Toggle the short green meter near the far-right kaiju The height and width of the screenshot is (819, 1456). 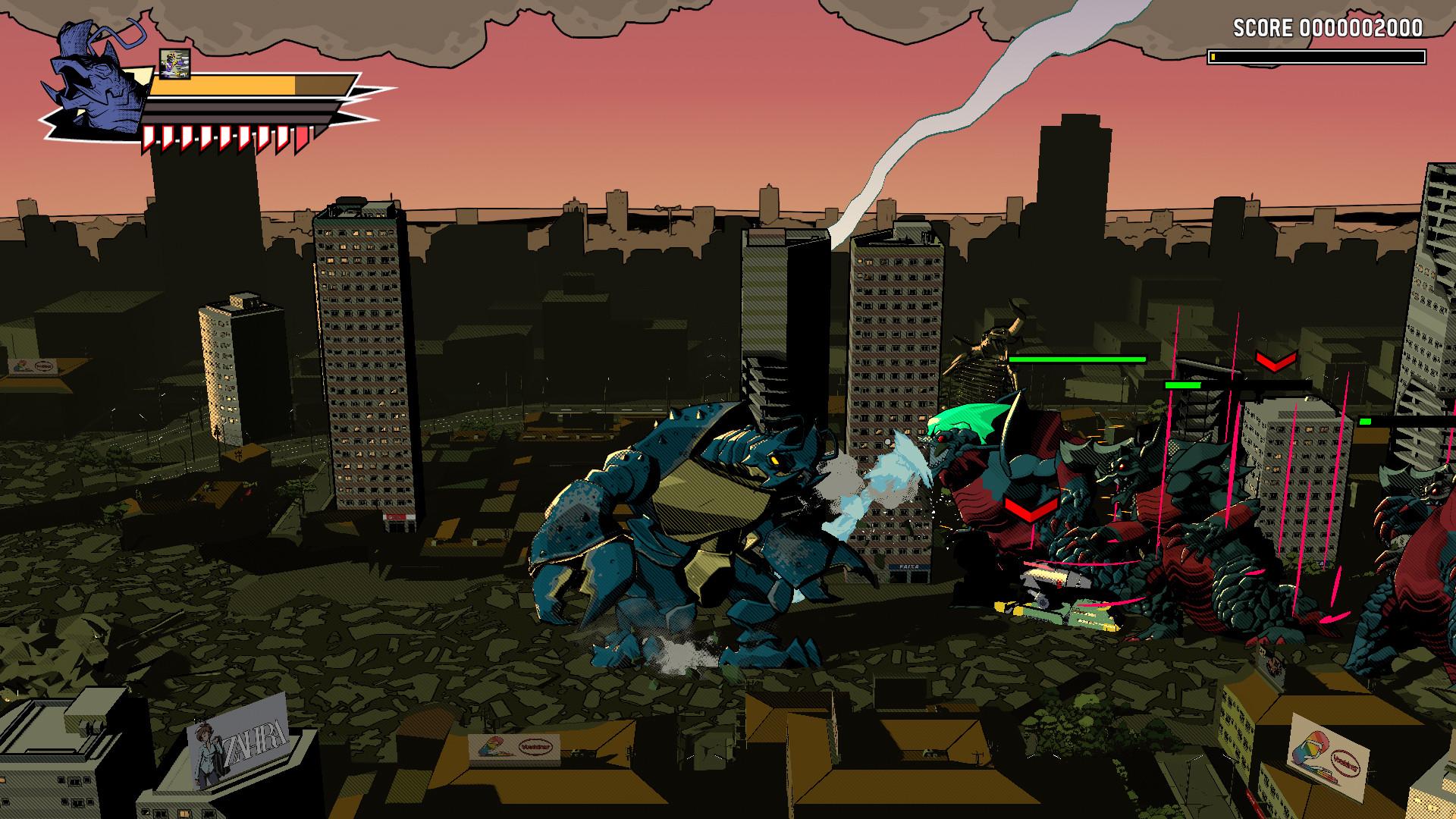(1366, 422)
